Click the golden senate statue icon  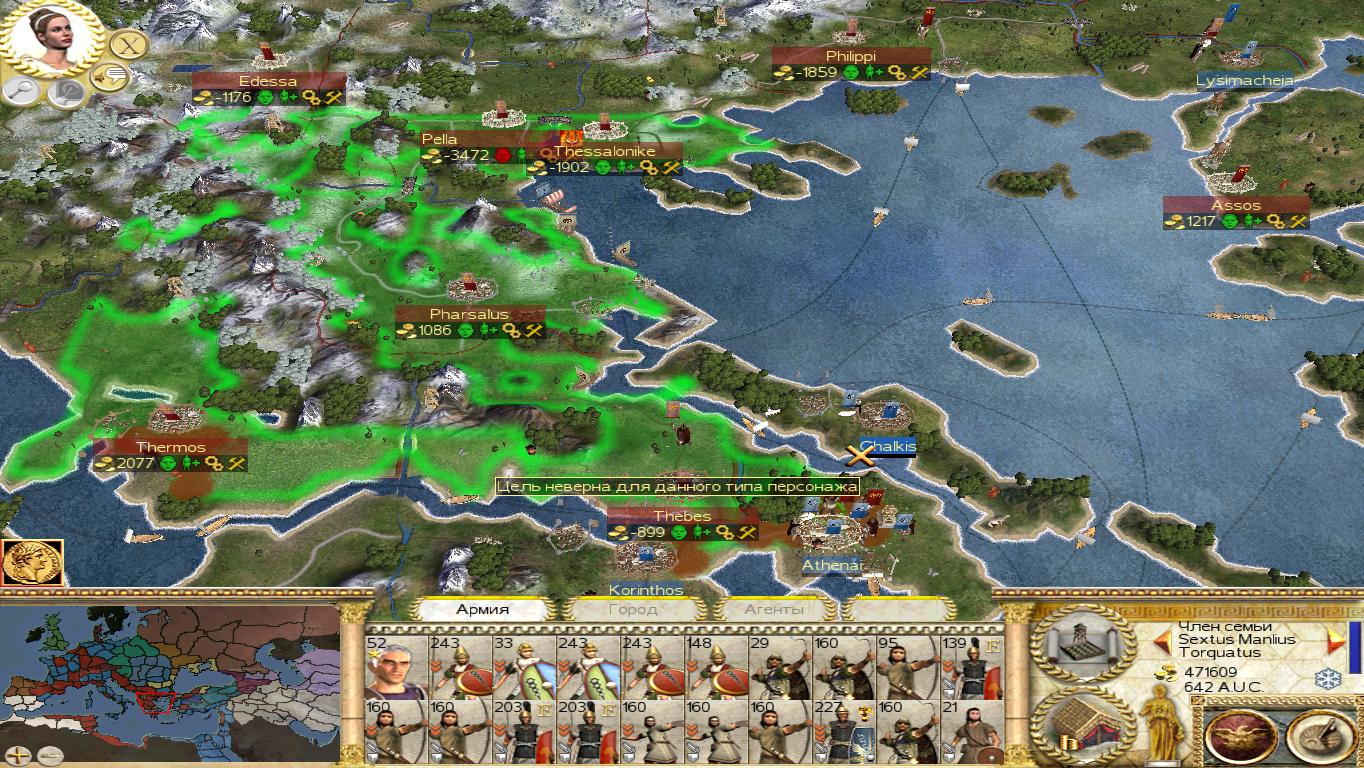click(1163, 722)
